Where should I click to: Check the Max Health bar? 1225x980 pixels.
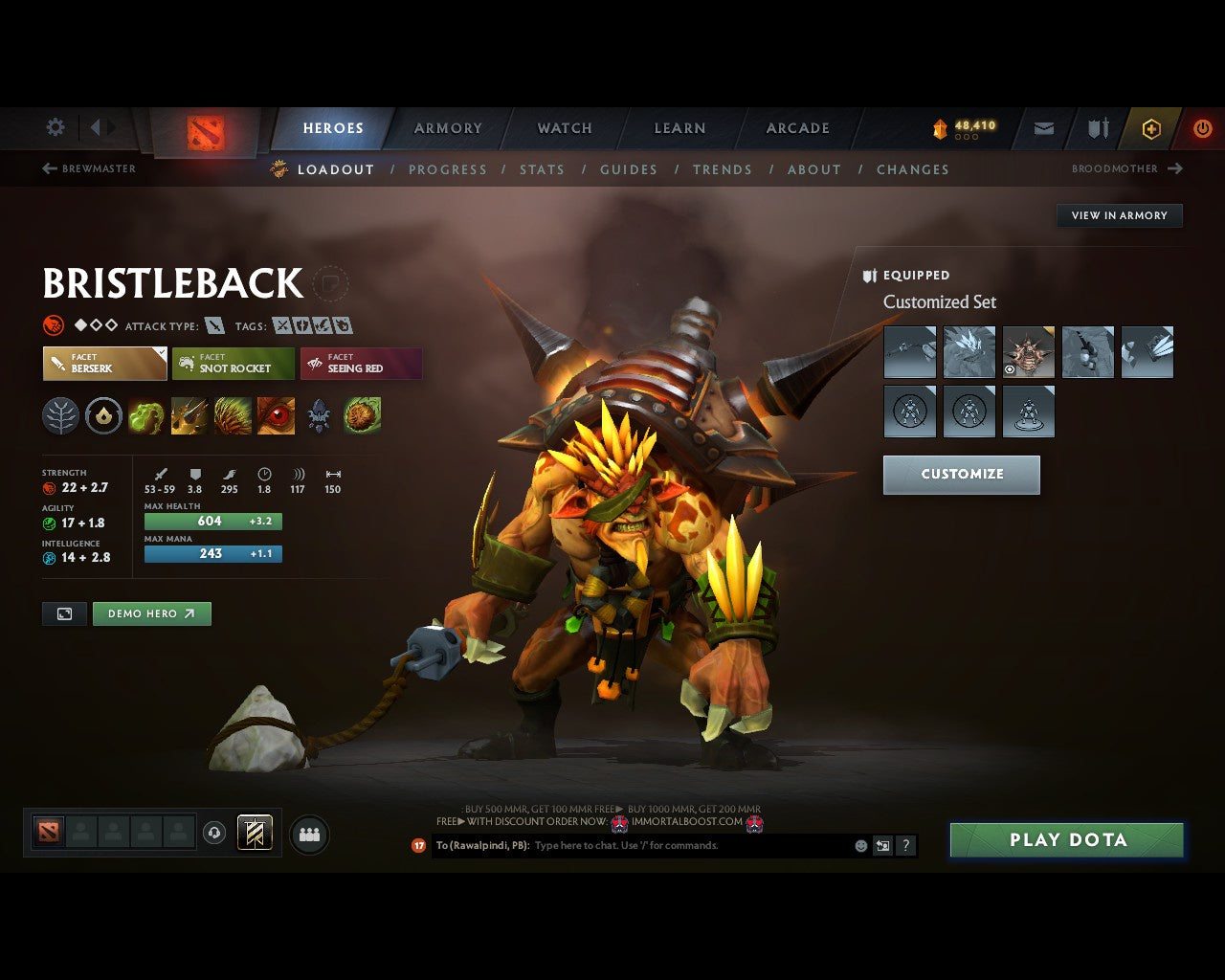[x=212, y=521]
